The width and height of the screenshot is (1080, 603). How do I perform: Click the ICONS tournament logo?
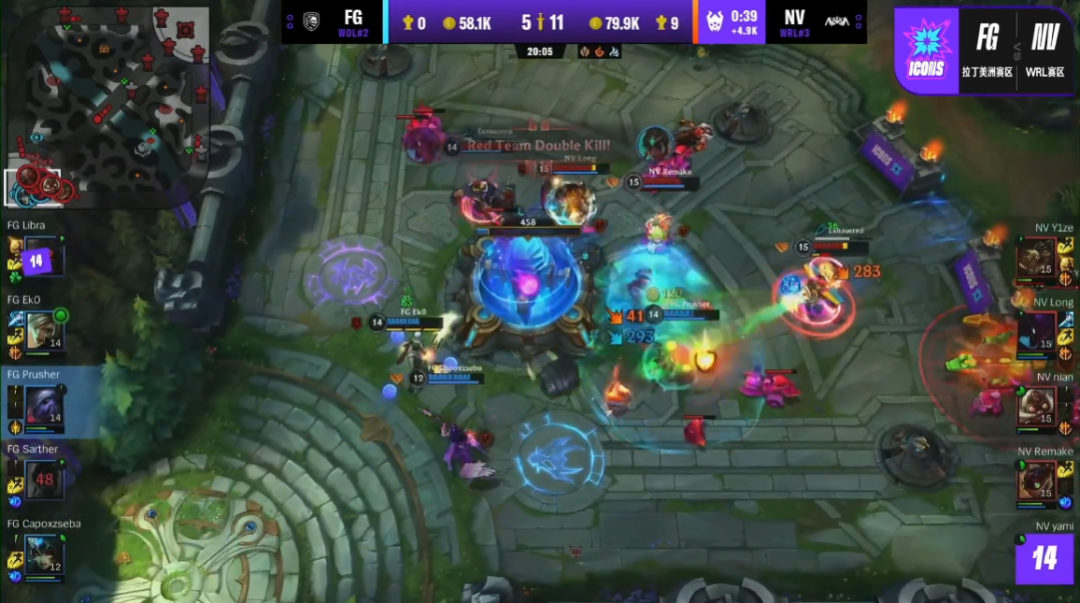[926, 50]
